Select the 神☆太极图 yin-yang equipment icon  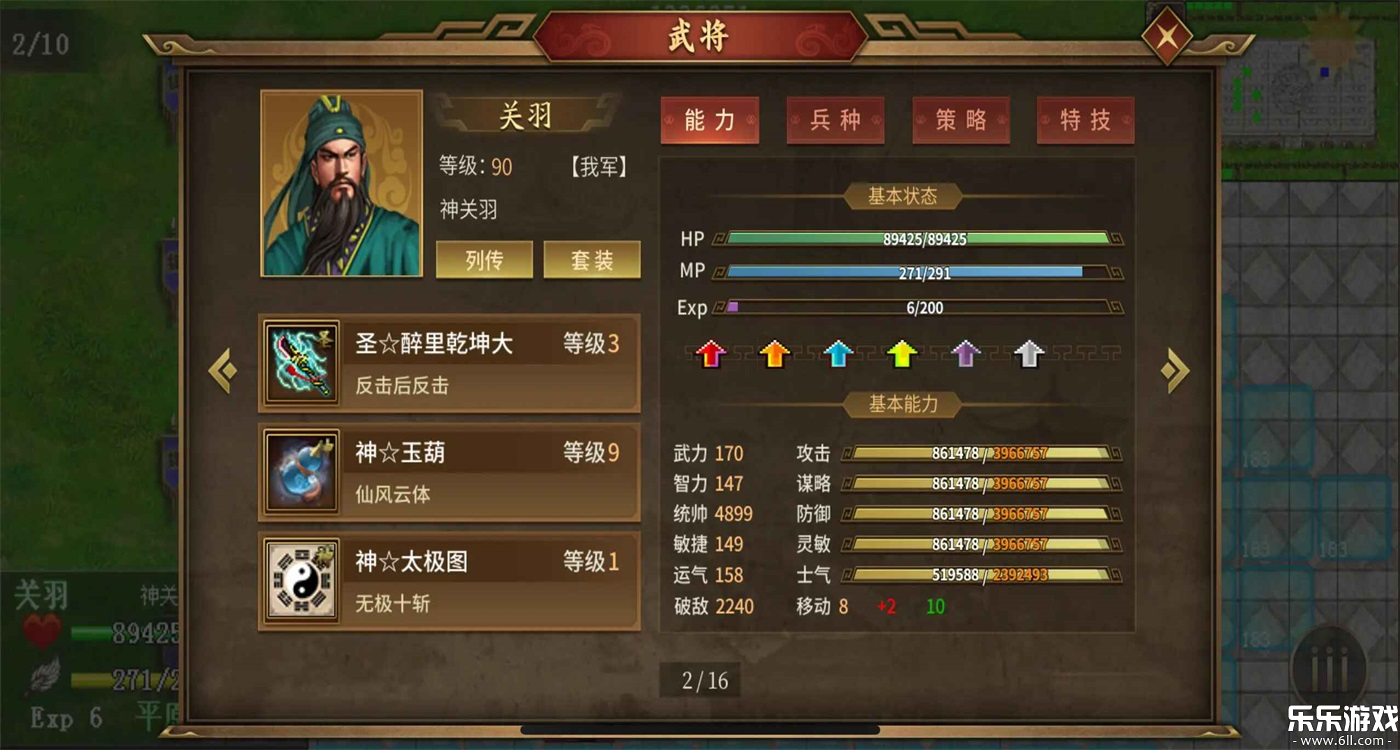(301, 580)
